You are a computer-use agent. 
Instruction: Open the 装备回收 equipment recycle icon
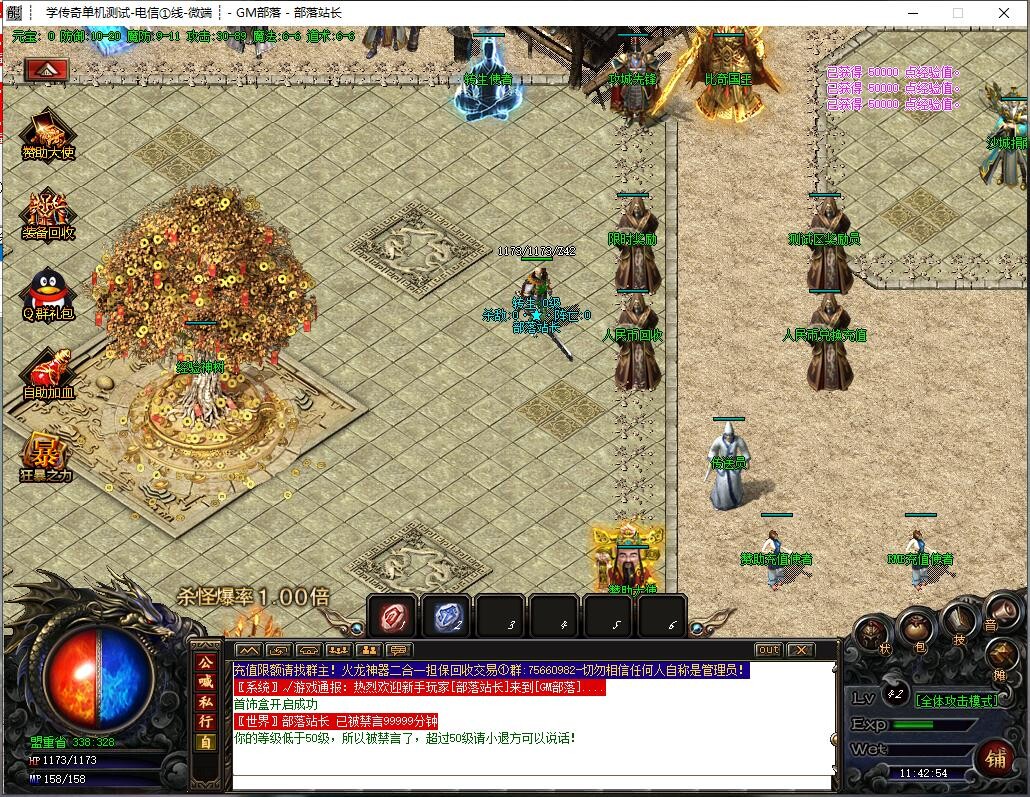tap(48, 214)
